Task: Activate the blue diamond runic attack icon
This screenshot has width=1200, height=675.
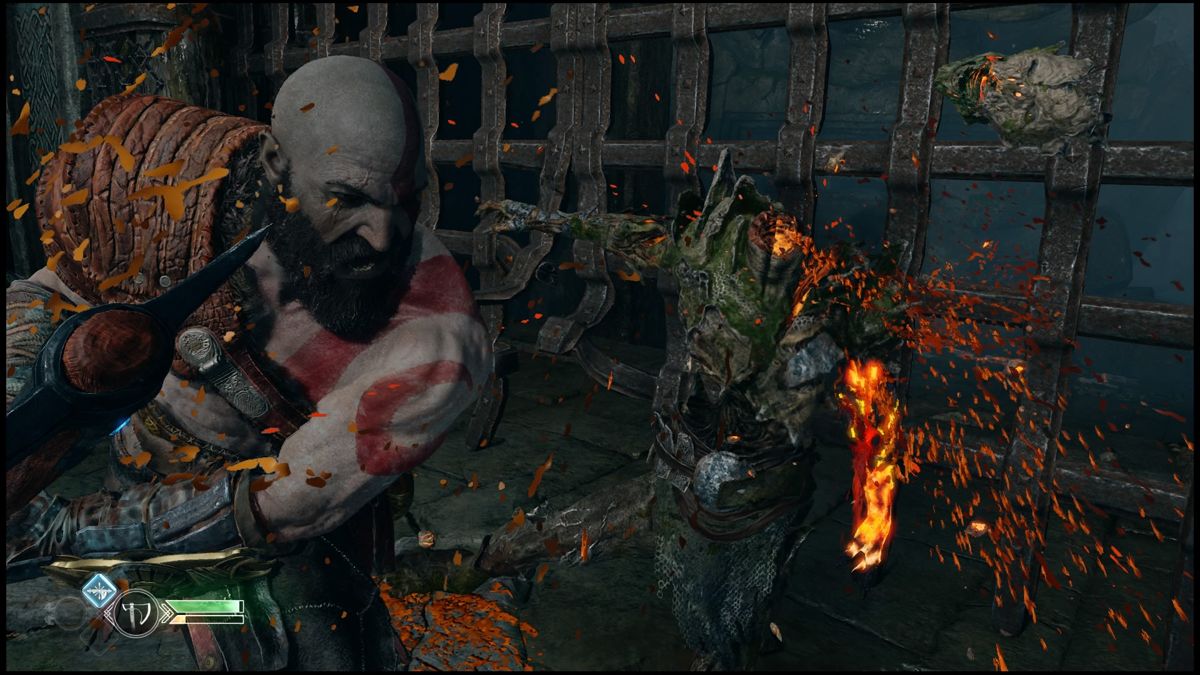Action: coord(99,591)
